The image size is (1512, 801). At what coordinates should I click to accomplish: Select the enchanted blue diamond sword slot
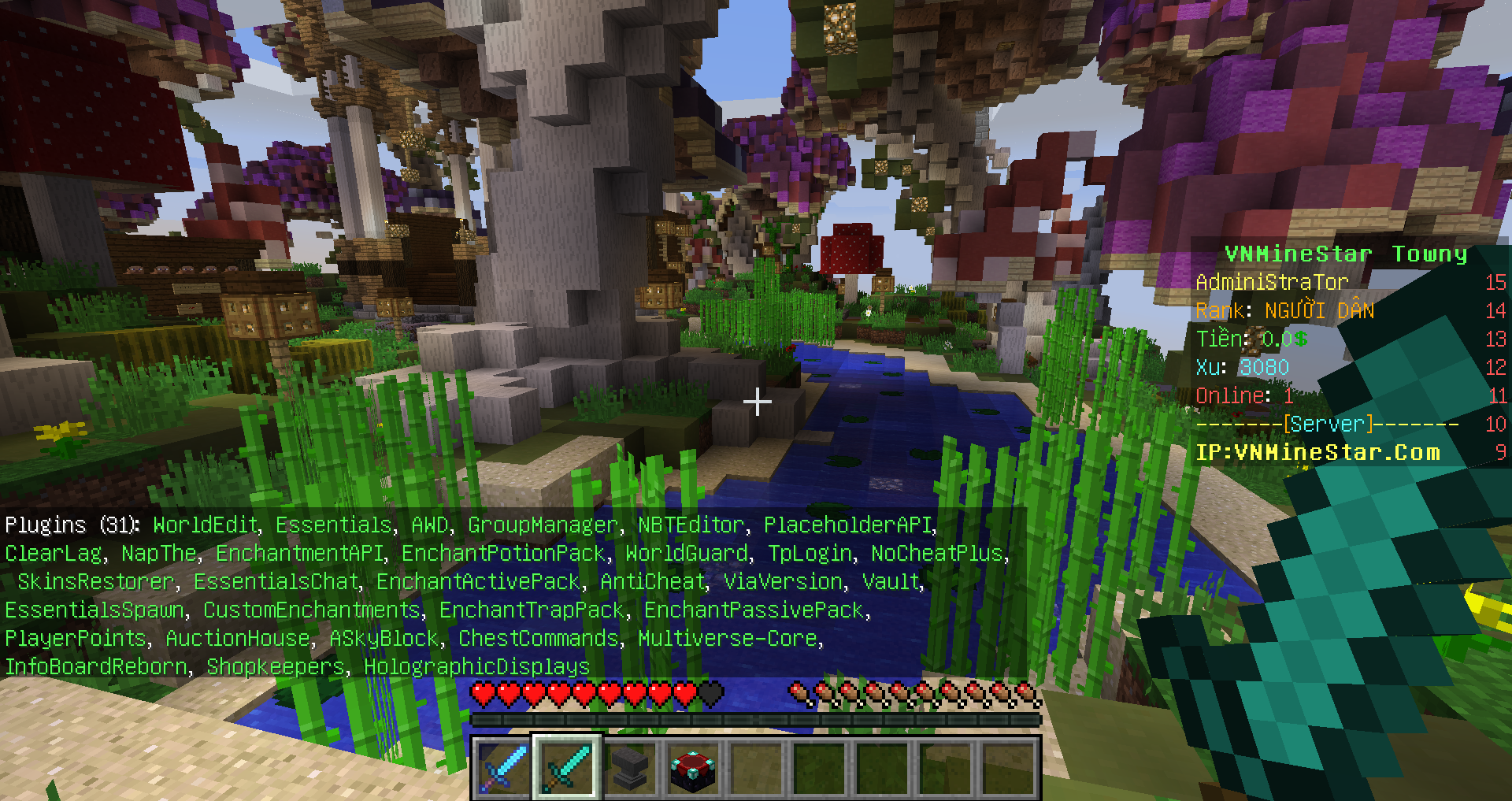click(x=503, y=768)
